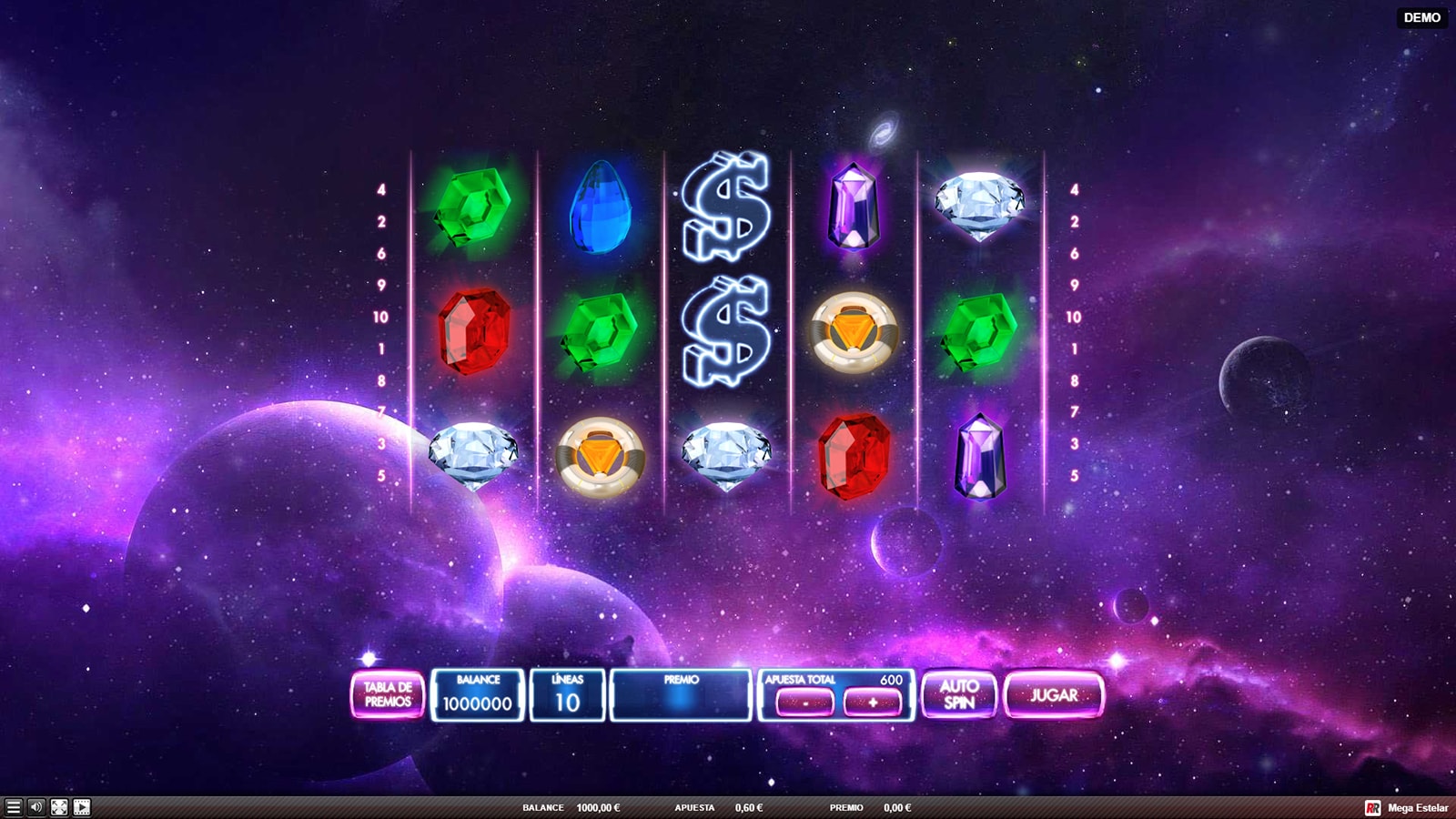Open the Tabla de Premios paytable
The height and width of the screenshot is (819, 1456).
pos(388,695)
